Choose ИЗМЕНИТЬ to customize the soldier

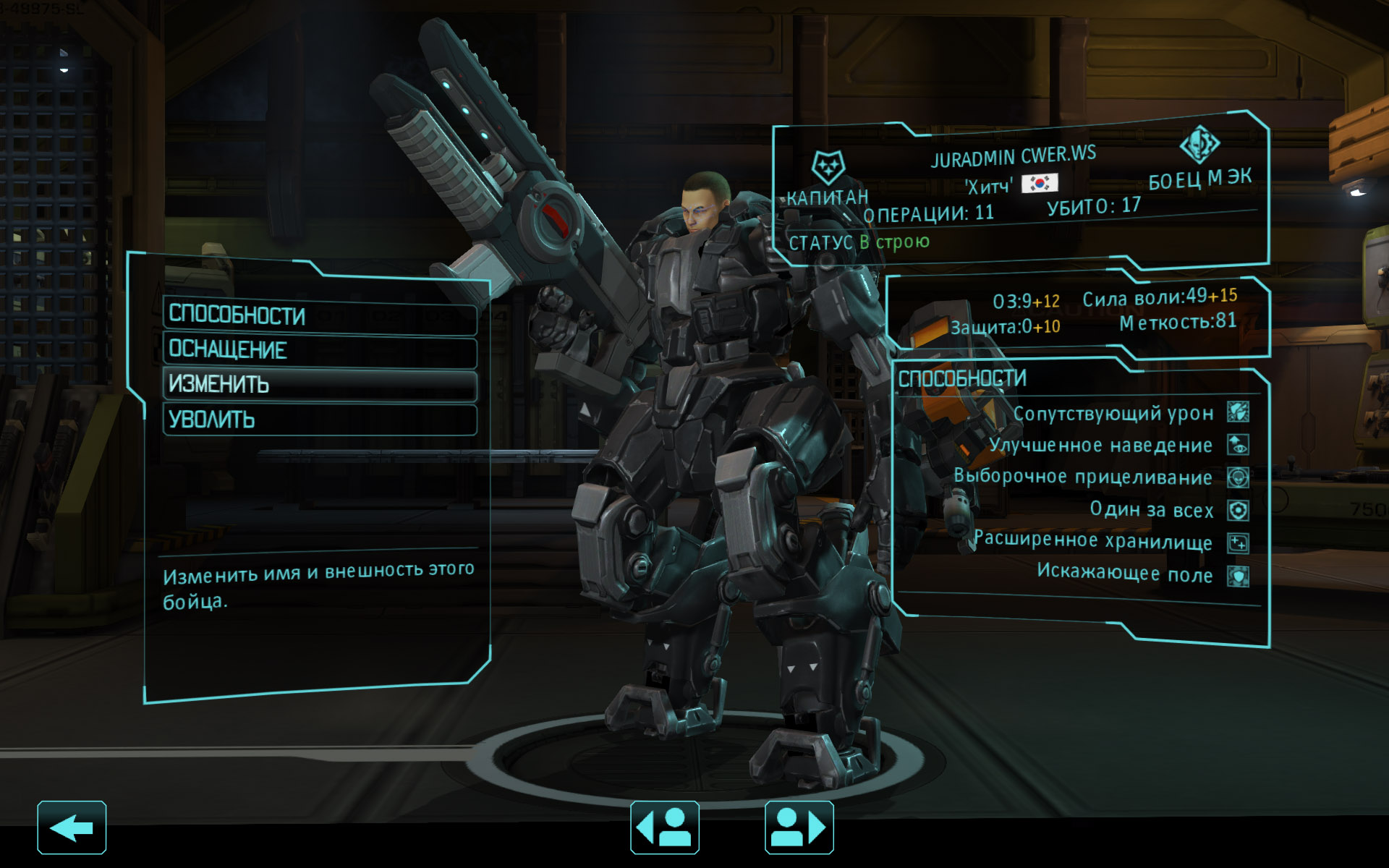pyautogui.click(x=319, y=385)
